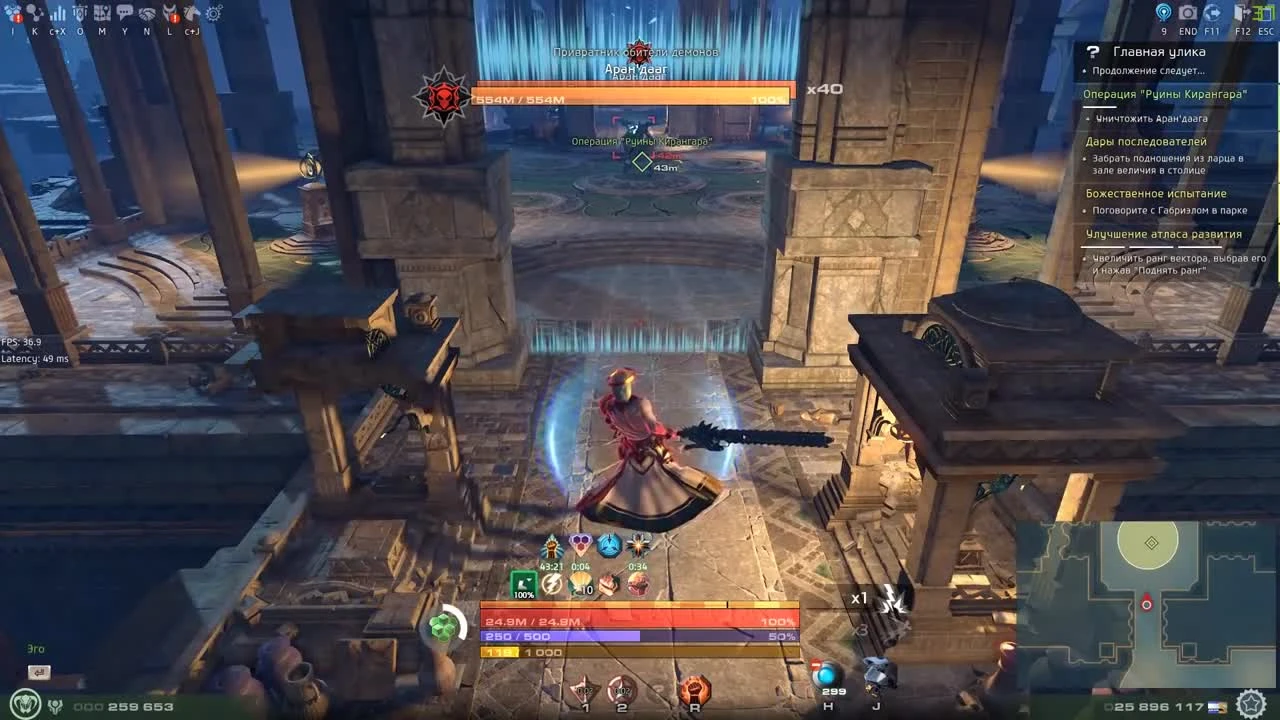Viewport: 1280px width, 720px height.
Task: Click the camera screenshot icon (END)
Action: pyautogui.click(x=1189, y=15)
